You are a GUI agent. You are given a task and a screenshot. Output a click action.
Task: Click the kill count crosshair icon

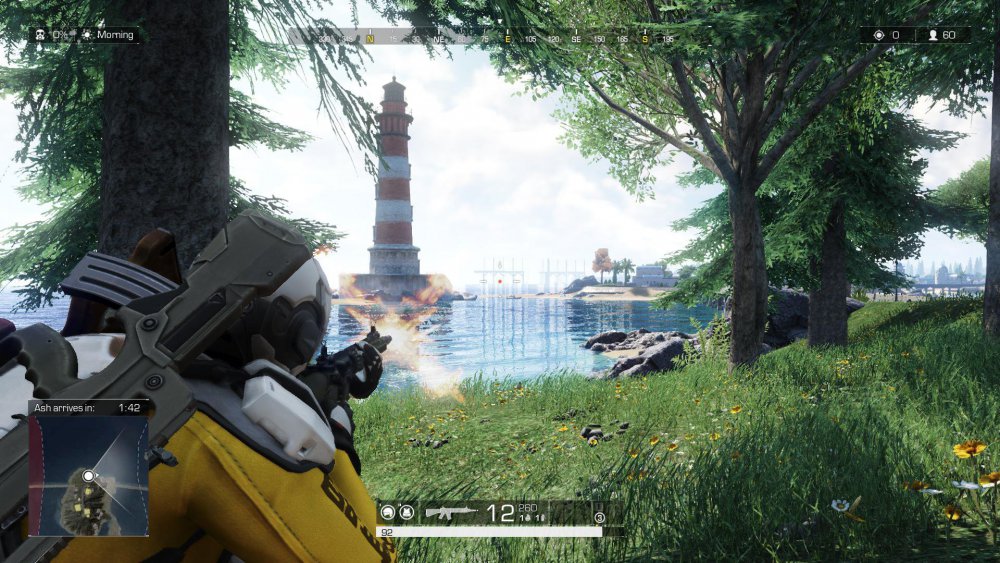(x=878, y=35)
